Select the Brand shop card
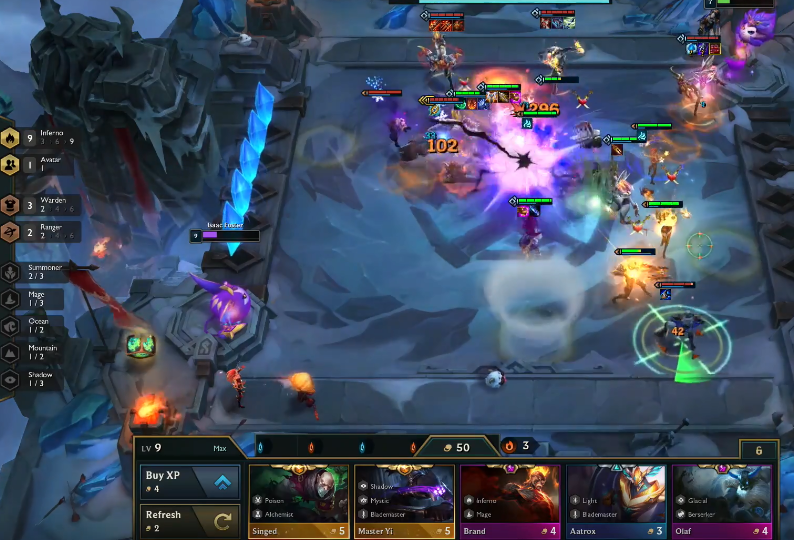Image resolution: width=794 pixels, height=540 pixels. pyautogui.click(x=510, y=500)
